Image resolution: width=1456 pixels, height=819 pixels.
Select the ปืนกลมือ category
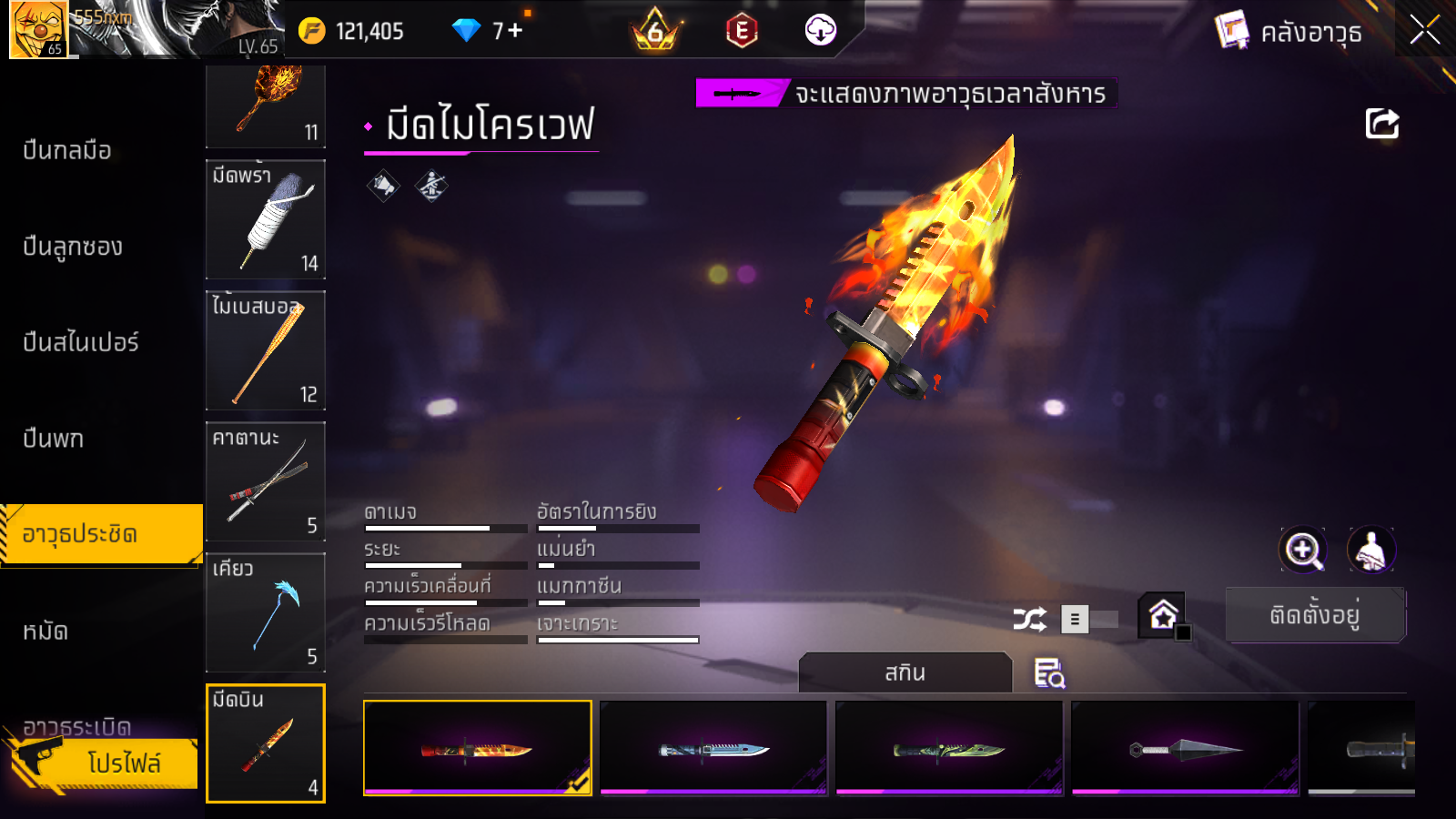click(68, 150)
